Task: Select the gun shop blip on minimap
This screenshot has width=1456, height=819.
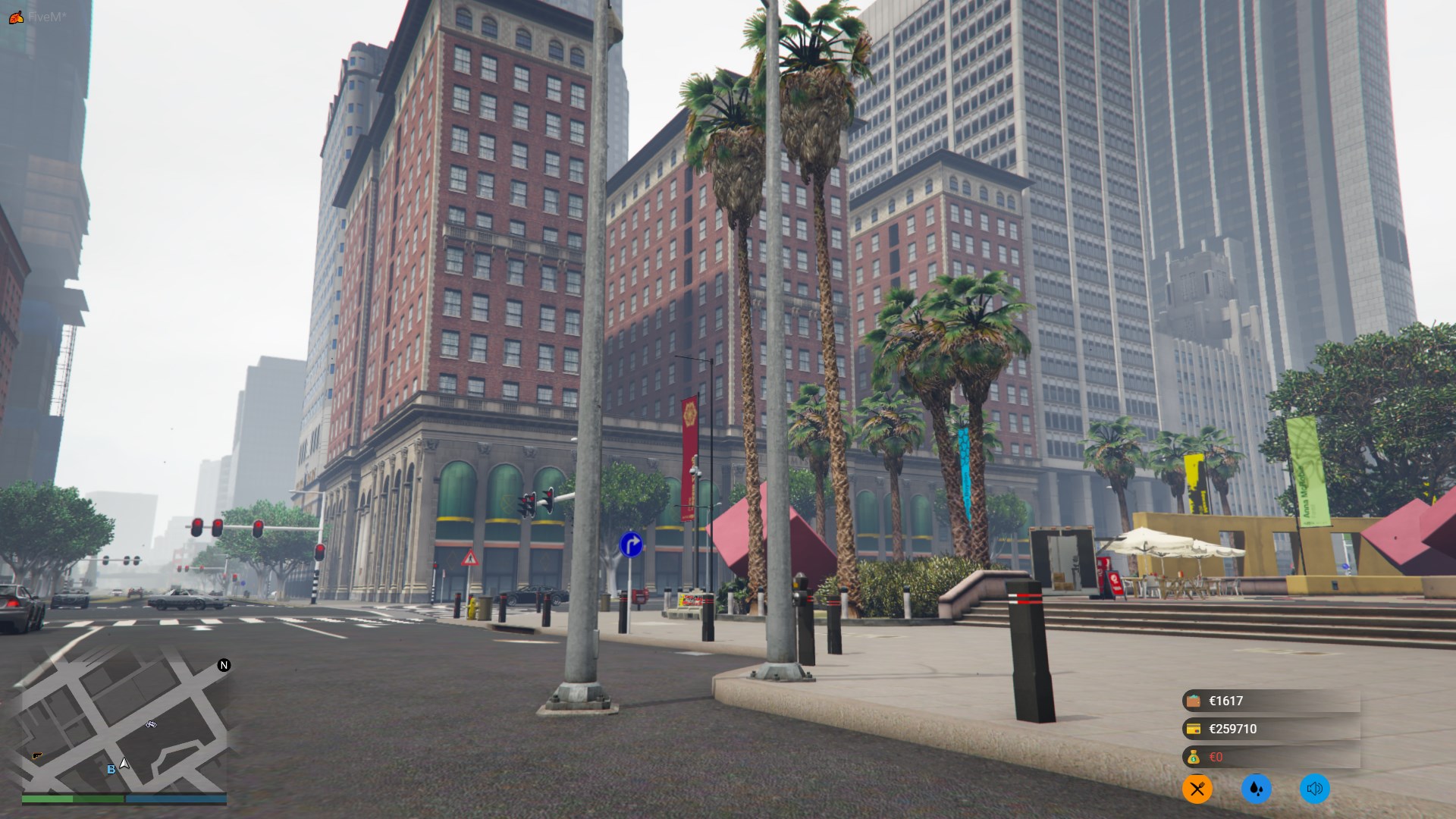Action: [x=37, y=755]
